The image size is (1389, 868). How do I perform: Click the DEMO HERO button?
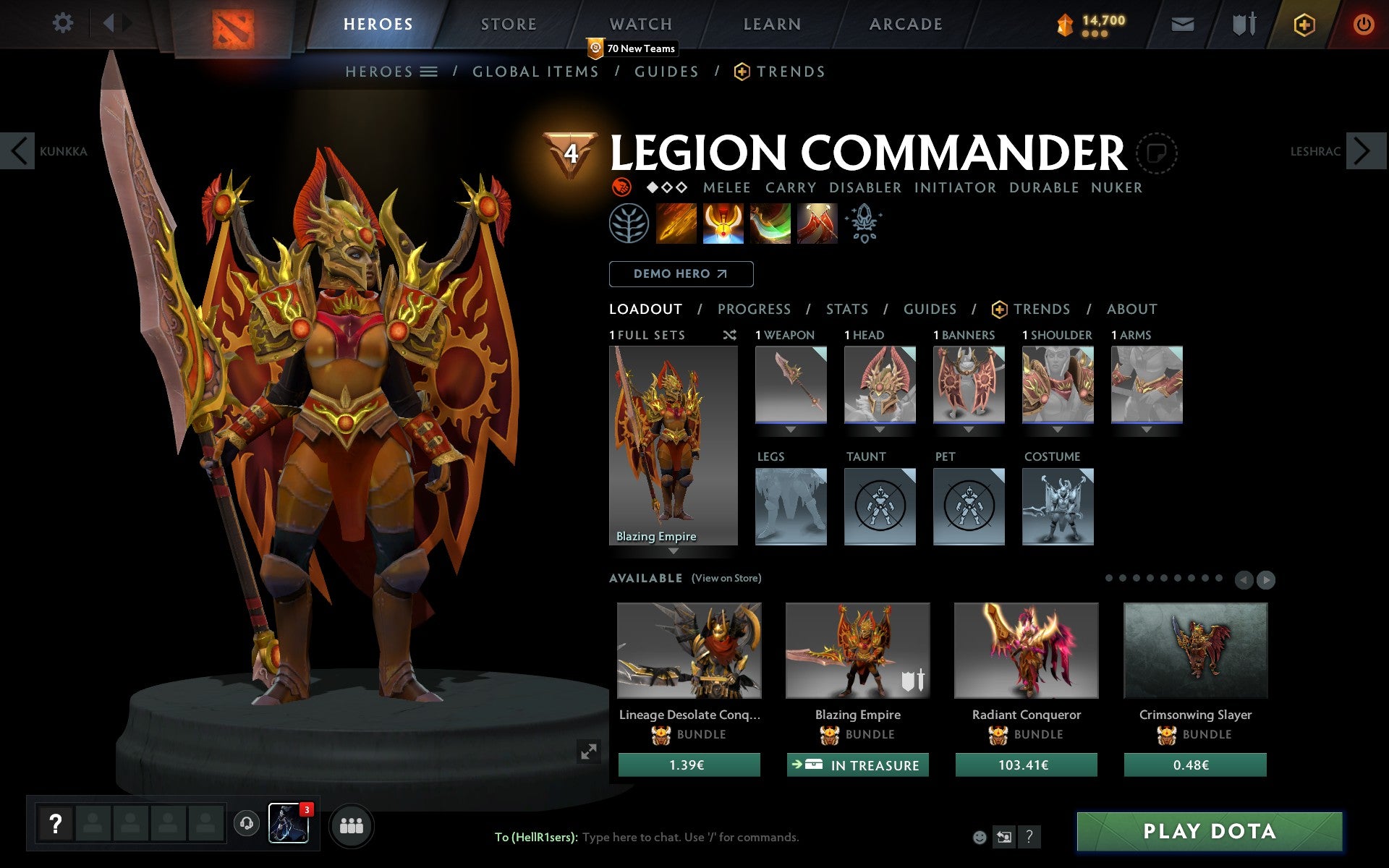[681, 274]
